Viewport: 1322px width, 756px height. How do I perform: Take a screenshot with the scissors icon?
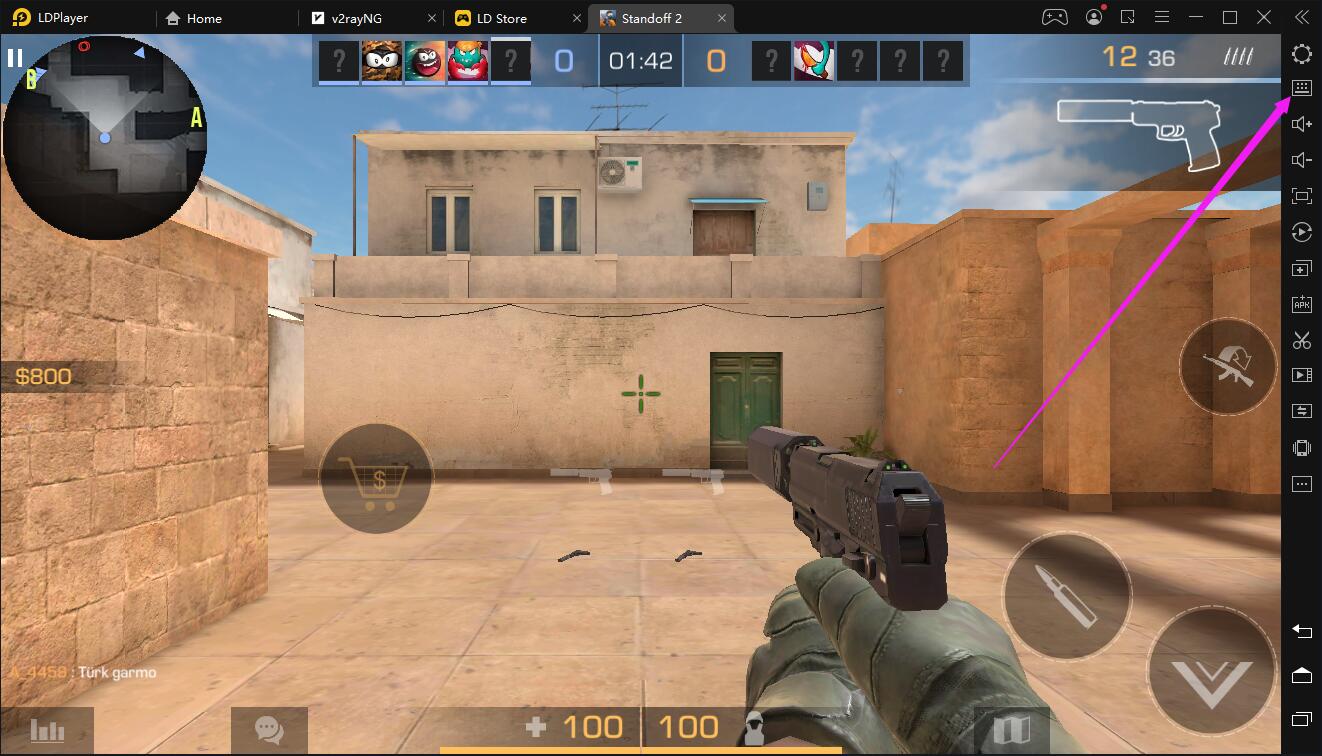(1301, 339)
